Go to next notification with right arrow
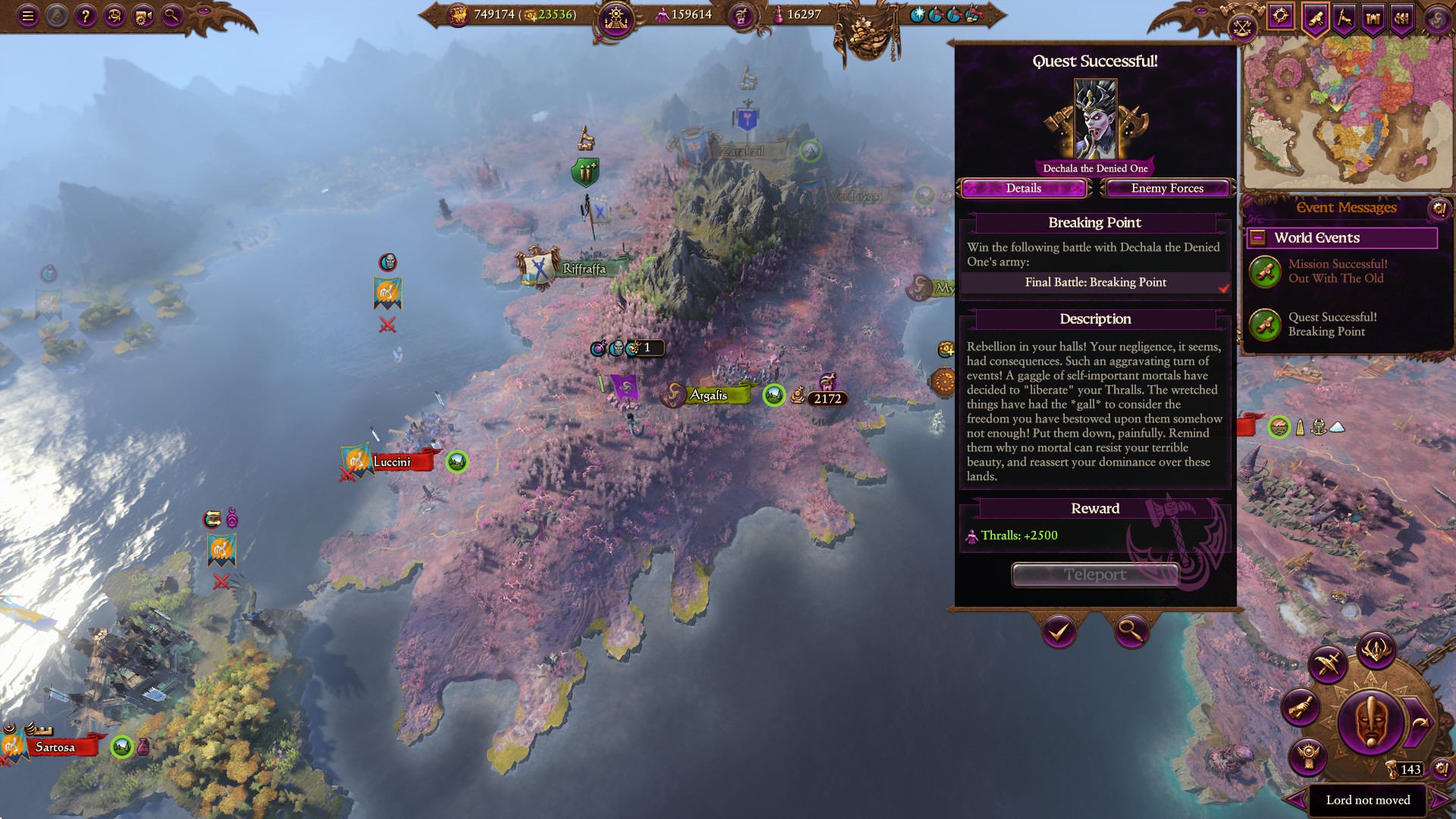1456x819 pixels. (1438, 800)
